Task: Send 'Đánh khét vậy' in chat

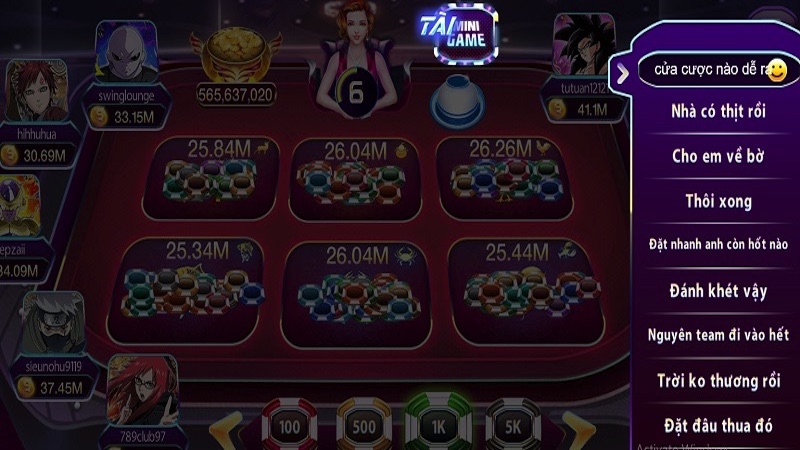Action: pyautogui.click(x=712, y=291)
